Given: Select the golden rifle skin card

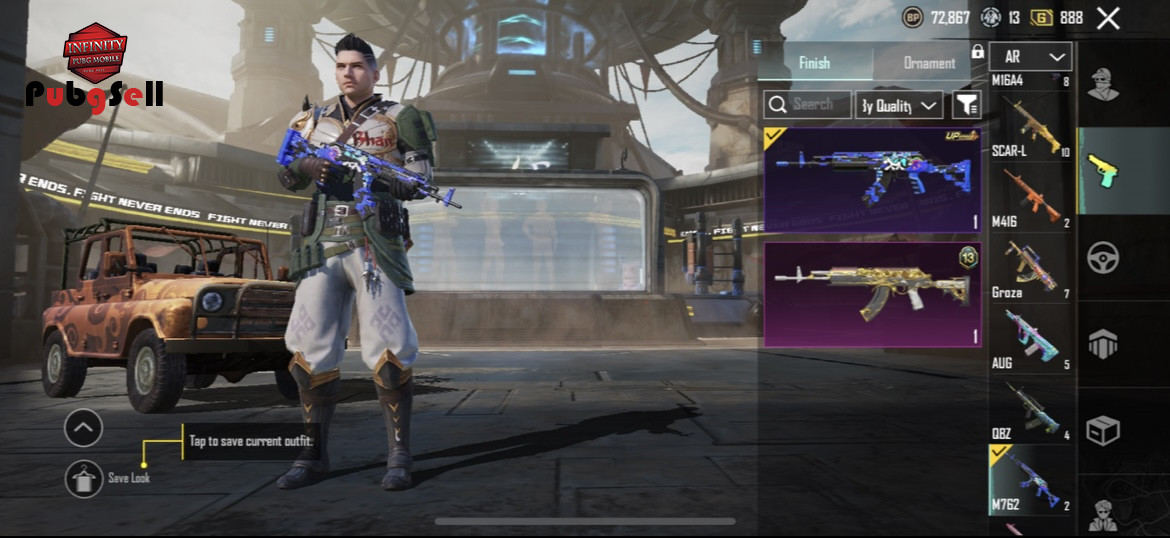Looking at the screenshot, I should click(x=872, y=294).
